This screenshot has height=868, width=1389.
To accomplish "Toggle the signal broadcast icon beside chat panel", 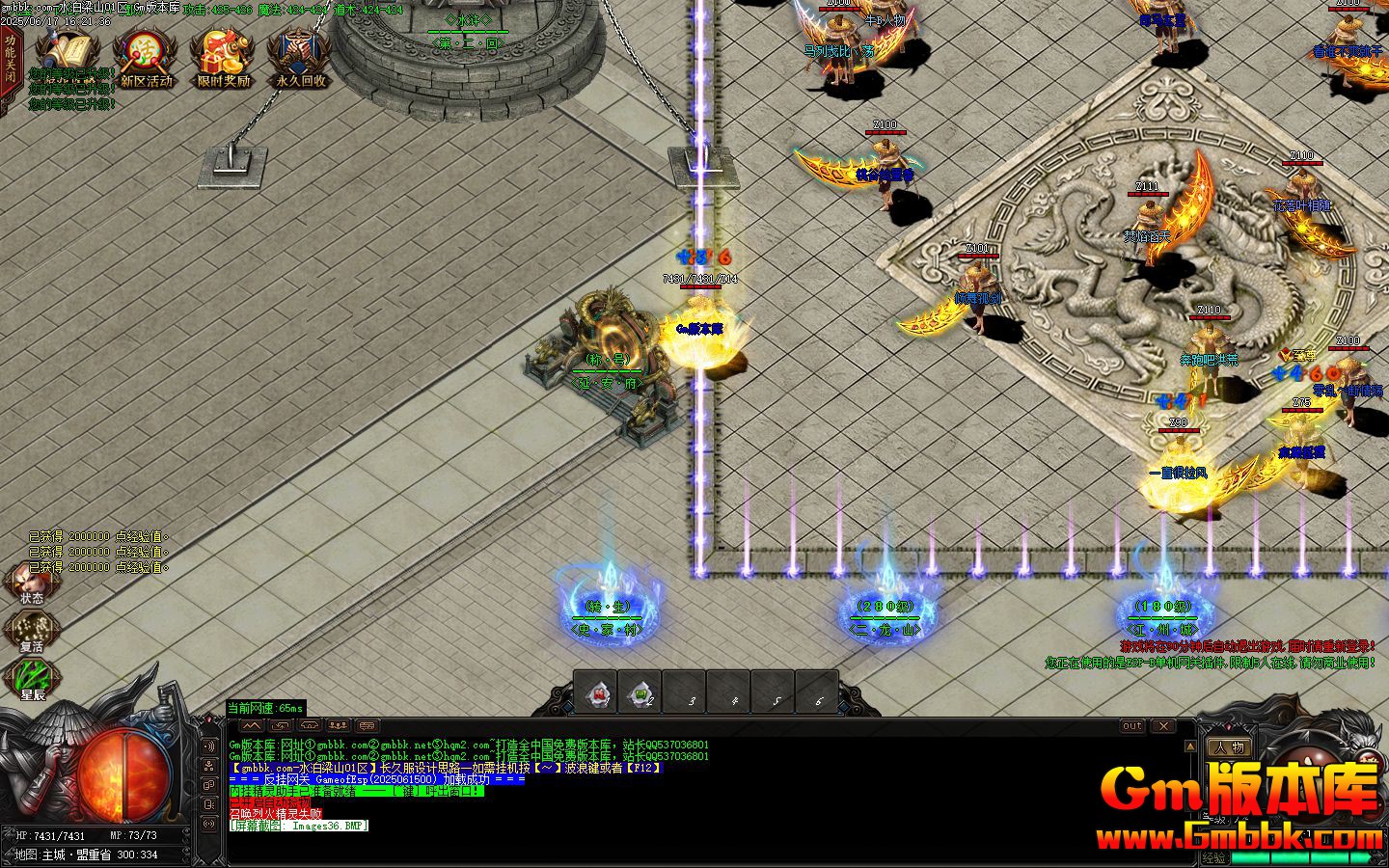I will 209,825.
